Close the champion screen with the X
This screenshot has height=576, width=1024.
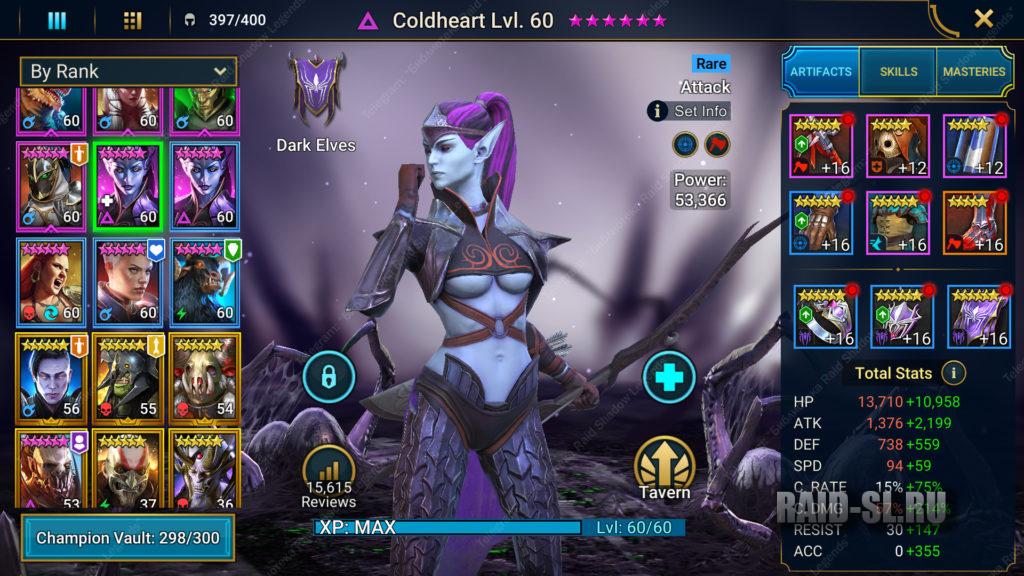tap(984, 19)
